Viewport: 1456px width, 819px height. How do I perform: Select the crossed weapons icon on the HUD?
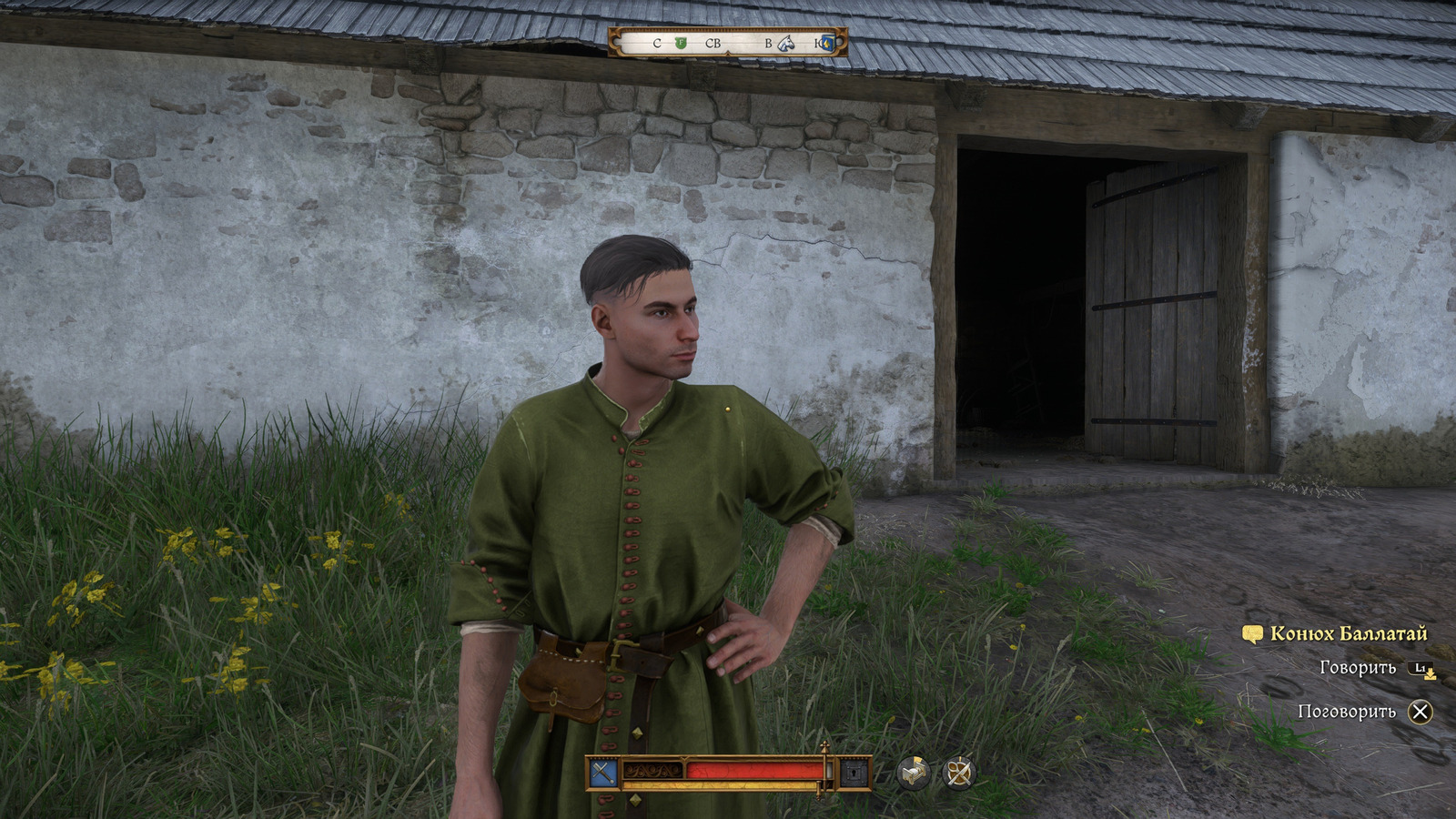(x=602, y=773)
